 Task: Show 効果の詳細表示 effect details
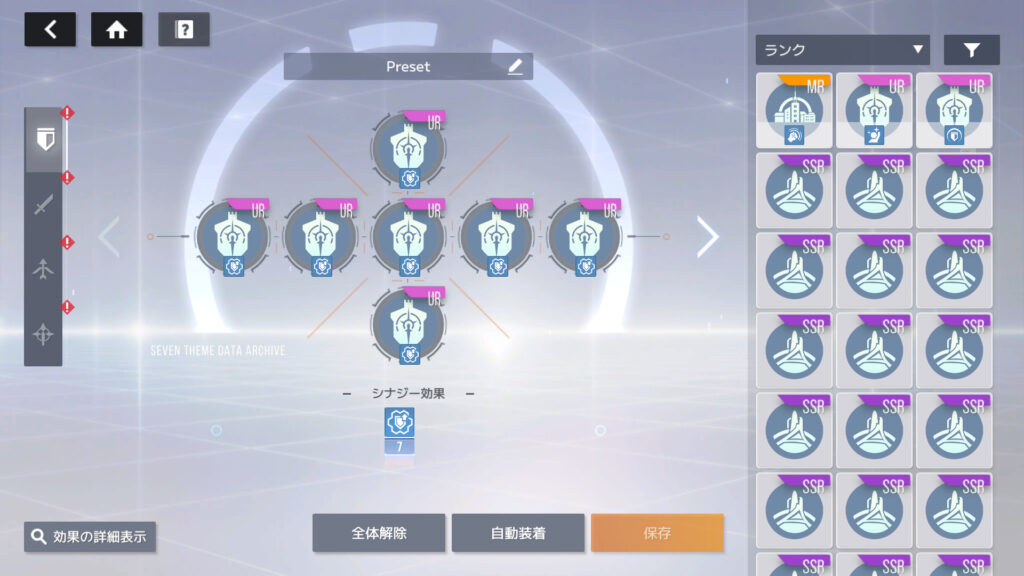[90, 537]
